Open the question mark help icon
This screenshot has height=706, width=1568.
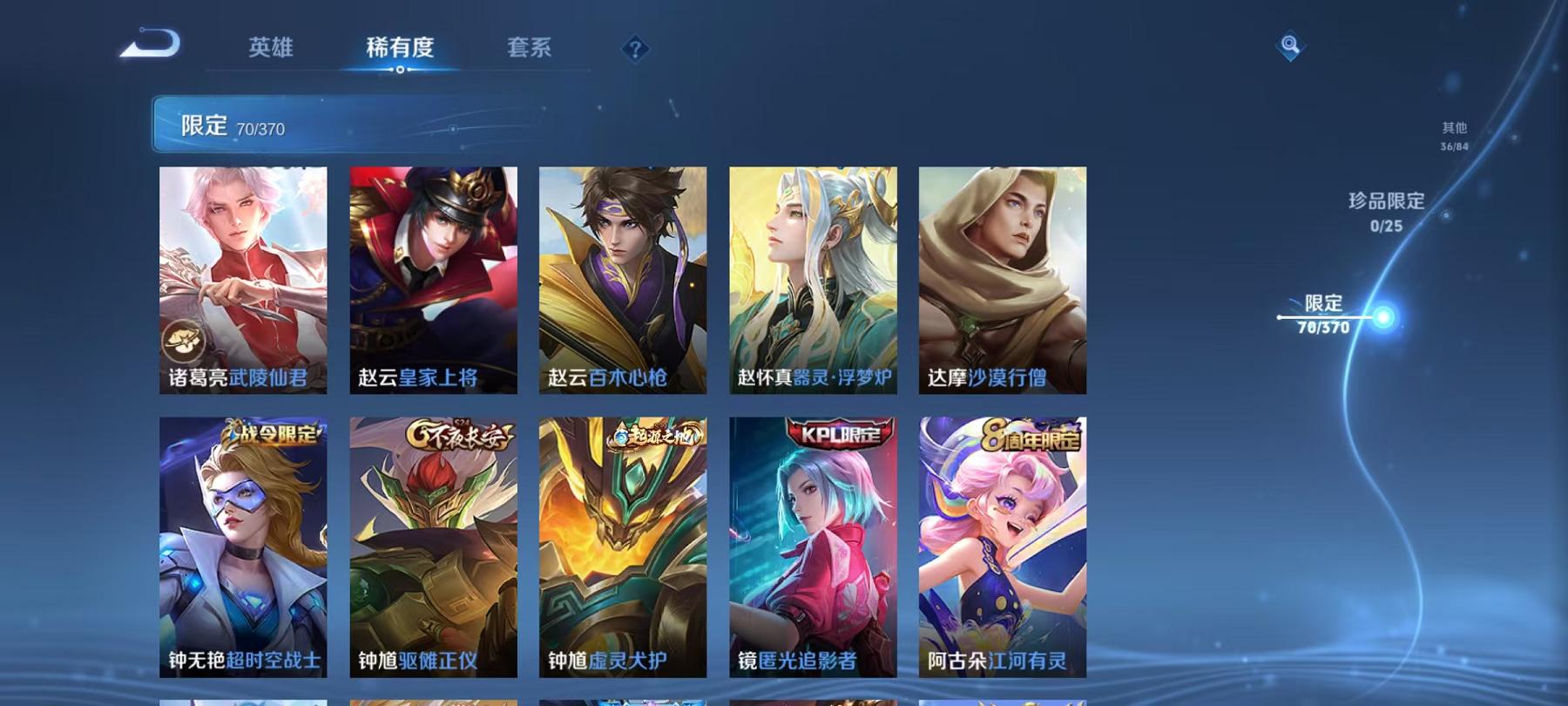click(x=634, y=48)
